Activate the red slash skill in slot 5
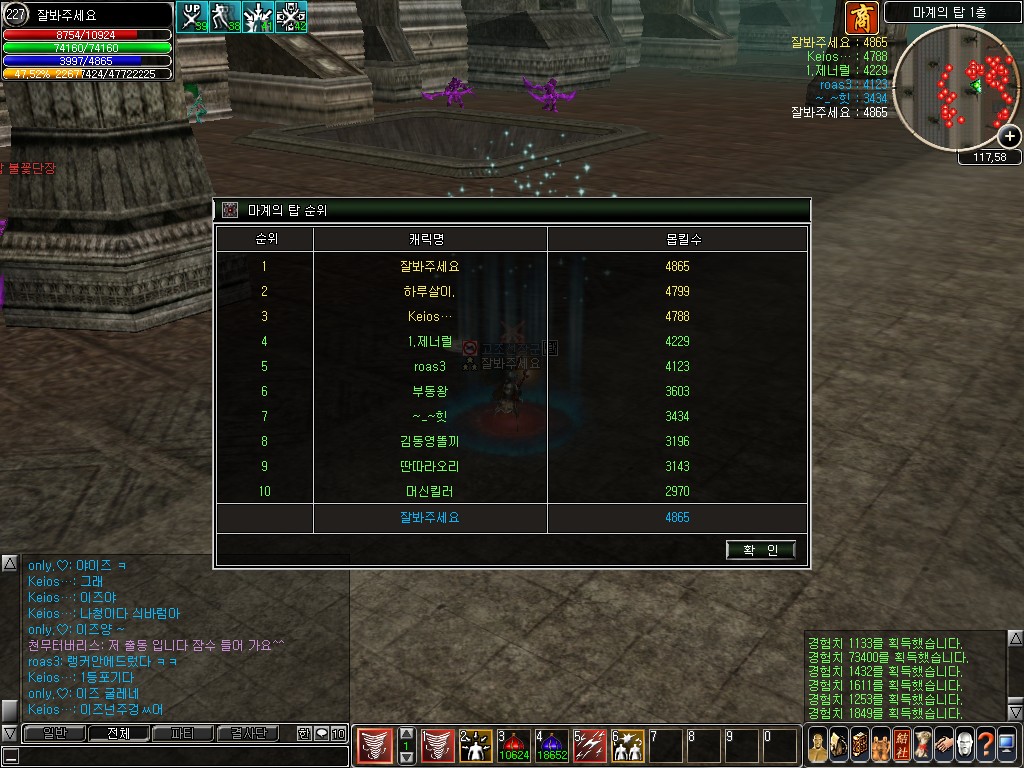 click(x=590, y=746)
